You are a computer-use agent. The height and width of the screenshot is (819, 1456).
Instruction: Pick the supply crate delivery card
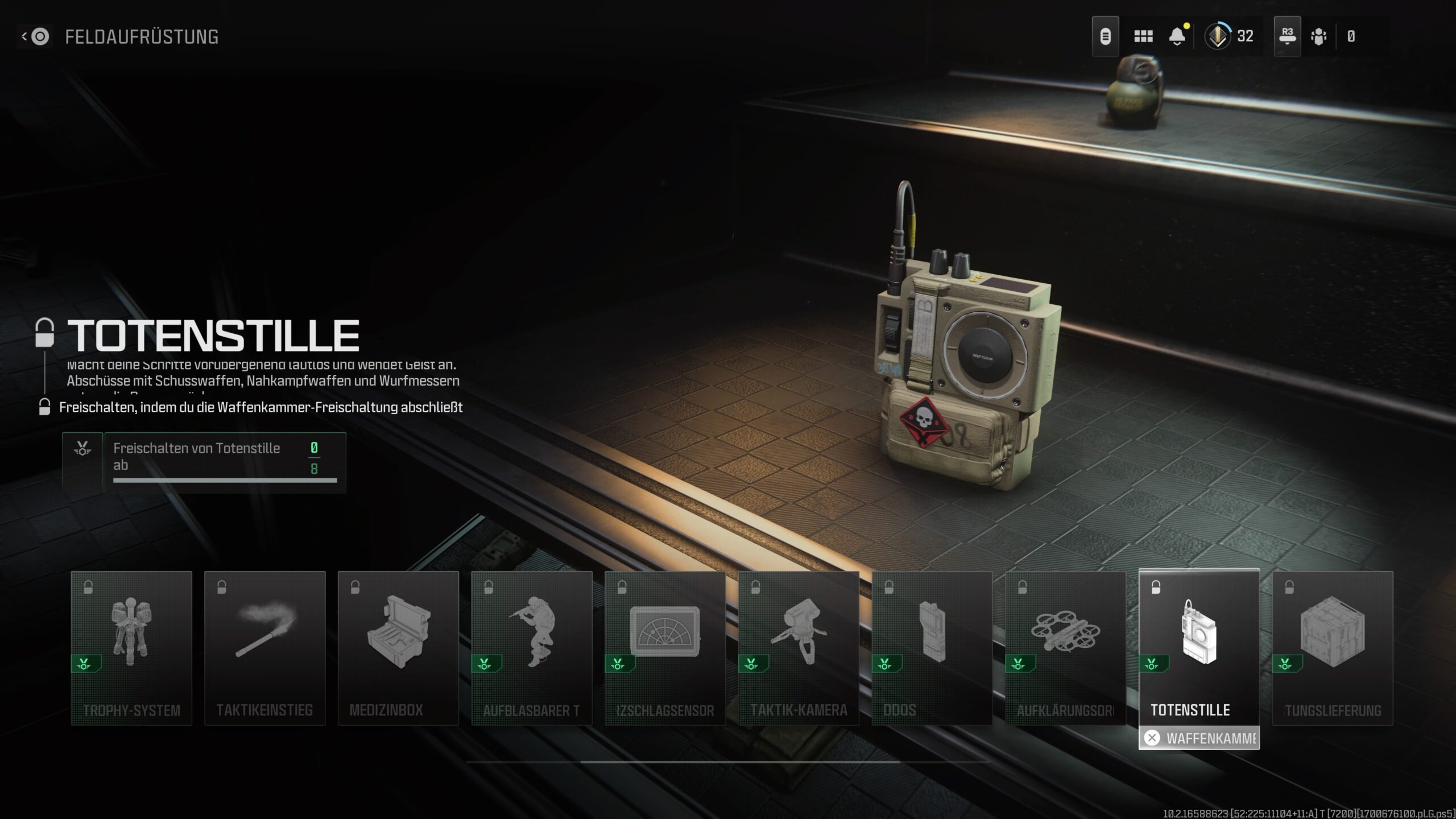tap(1333, 648)
